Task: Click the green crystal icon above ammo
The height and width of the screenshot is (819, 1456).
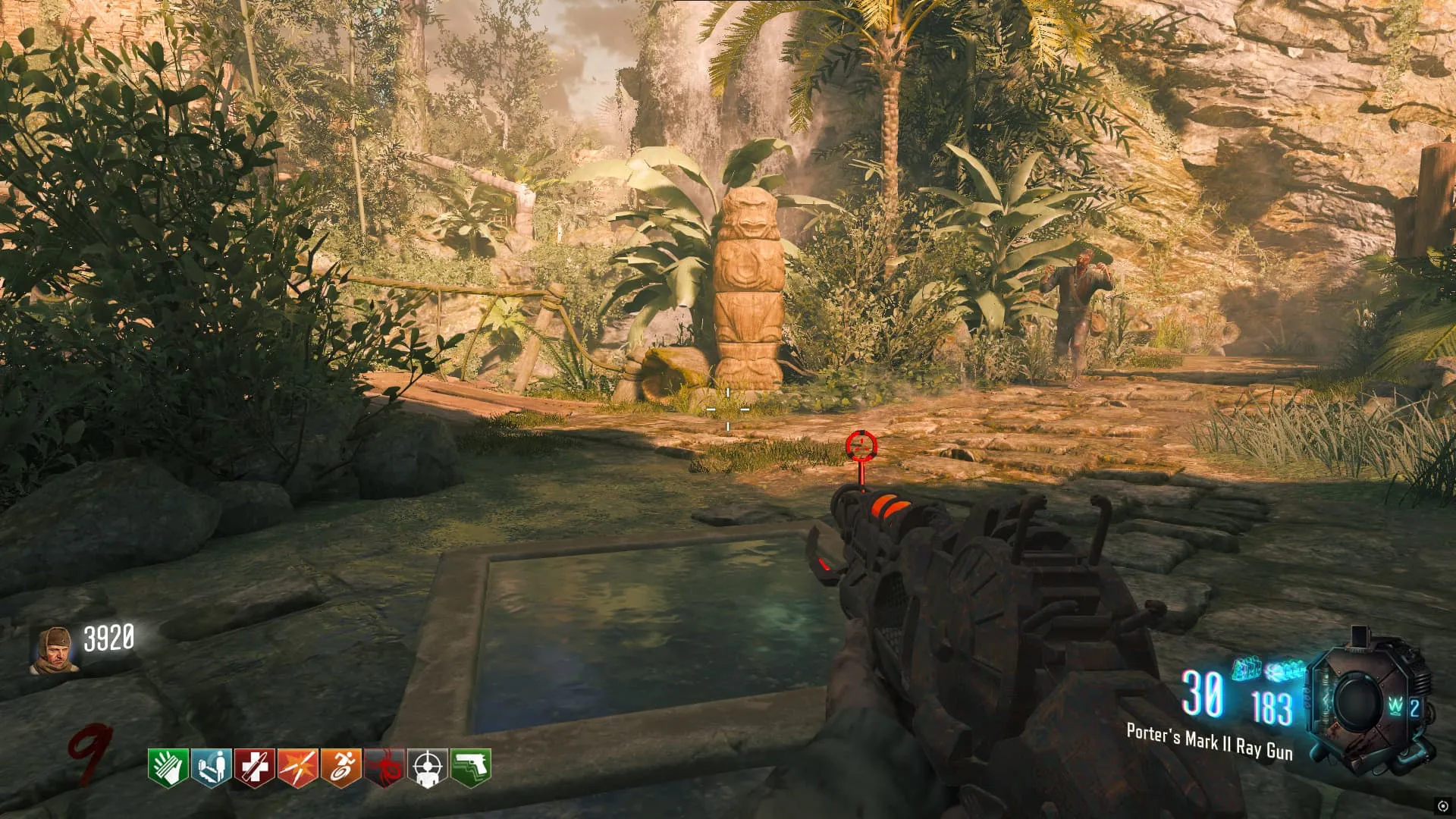Action: pos(1245,669)
